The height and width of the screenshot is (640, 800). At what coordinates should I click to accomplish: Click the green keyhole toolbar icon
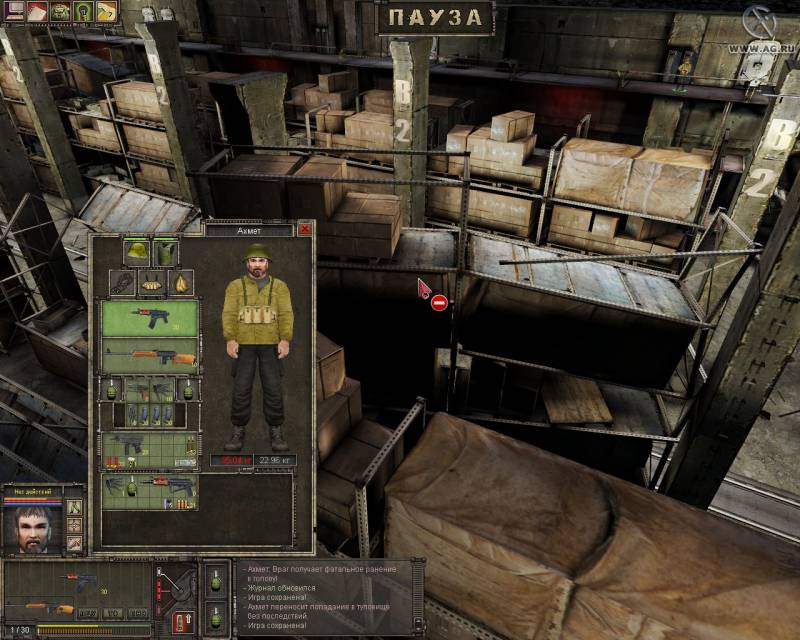pos(82,12)
